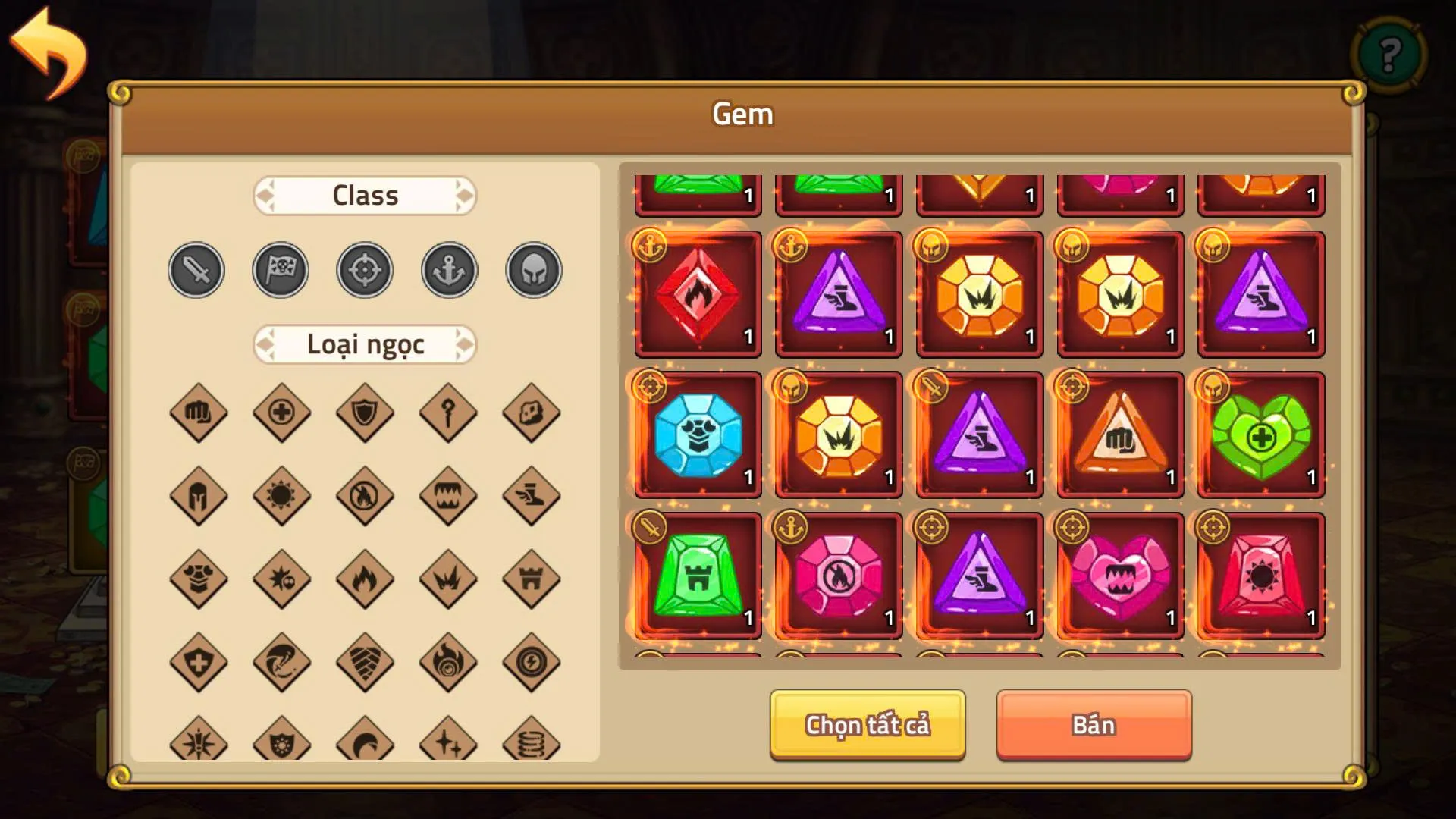Select the anchor class filter icon
Image resolution: width=1456 pixels, height=819 pixels.
coord(448,270)
